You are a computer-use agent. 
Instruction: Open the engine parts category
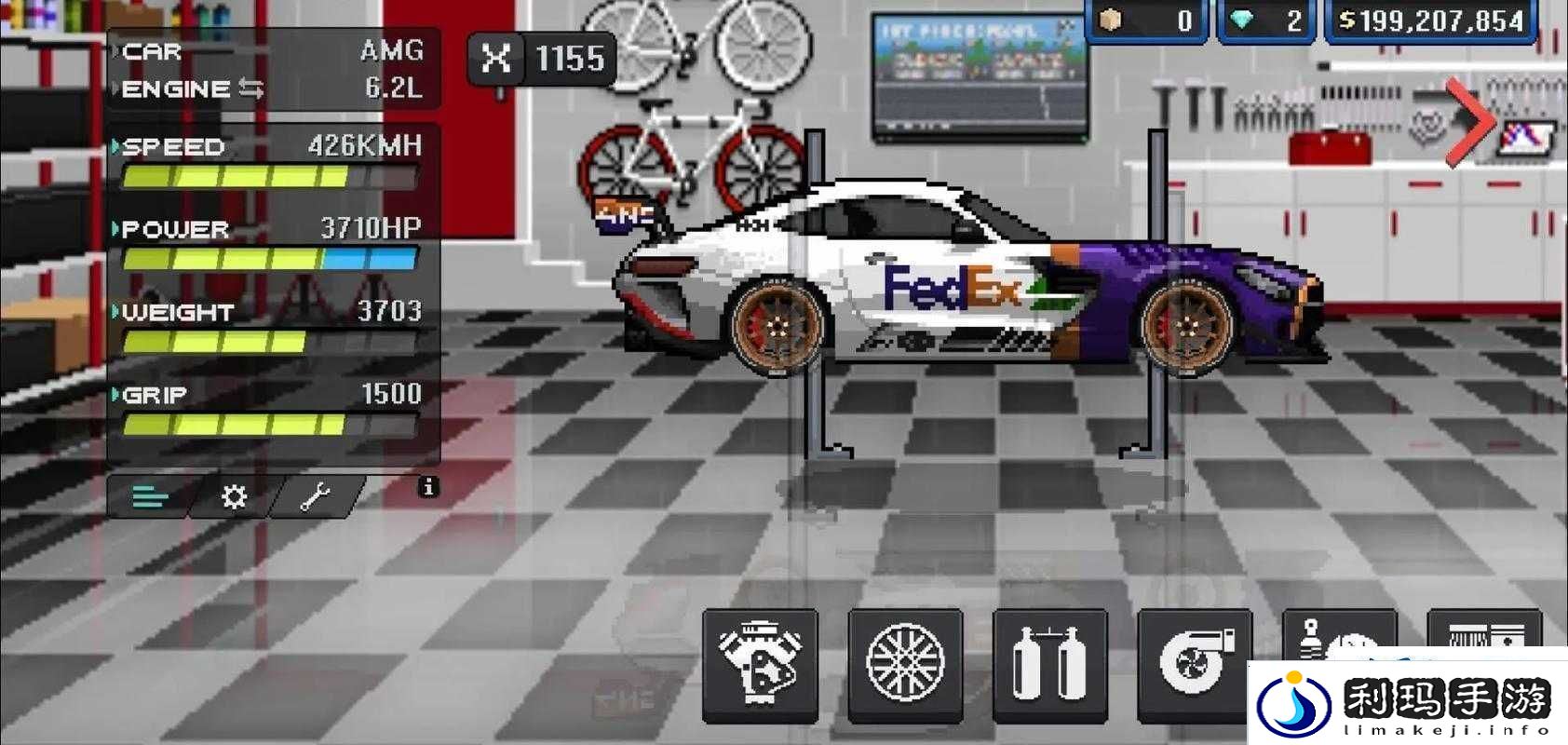click(x=760, y=664)
